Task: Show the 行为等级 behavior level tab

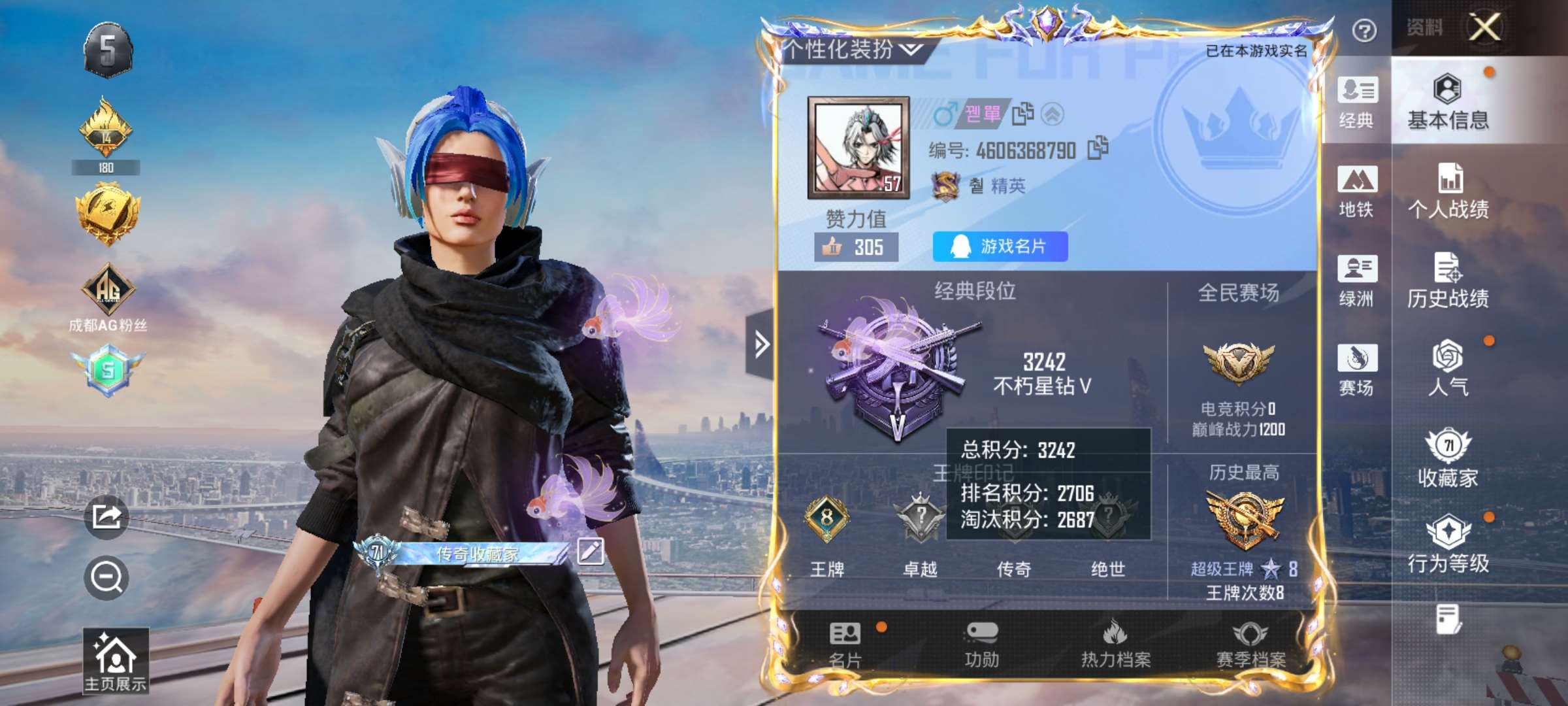Action: point(1448,544)
